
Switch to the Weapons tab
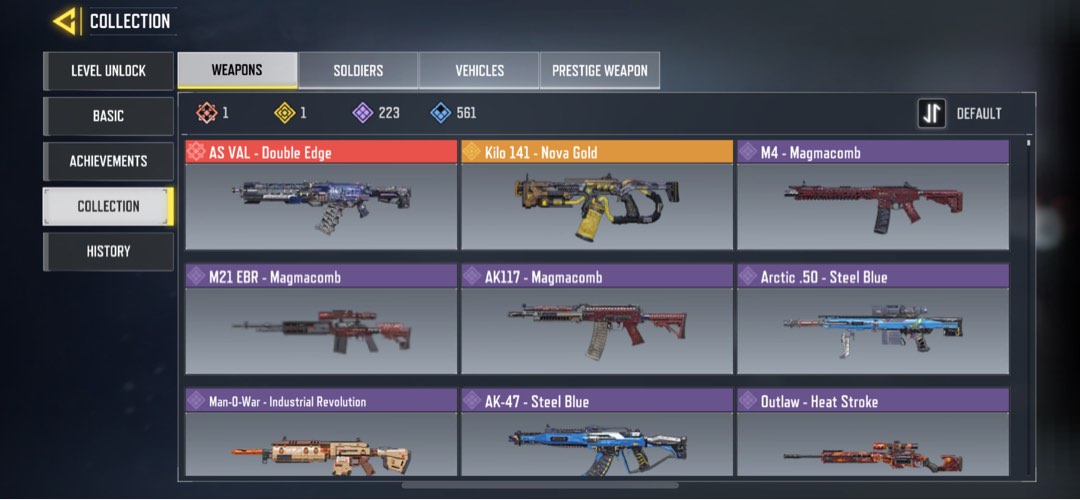tap(237, 71)
